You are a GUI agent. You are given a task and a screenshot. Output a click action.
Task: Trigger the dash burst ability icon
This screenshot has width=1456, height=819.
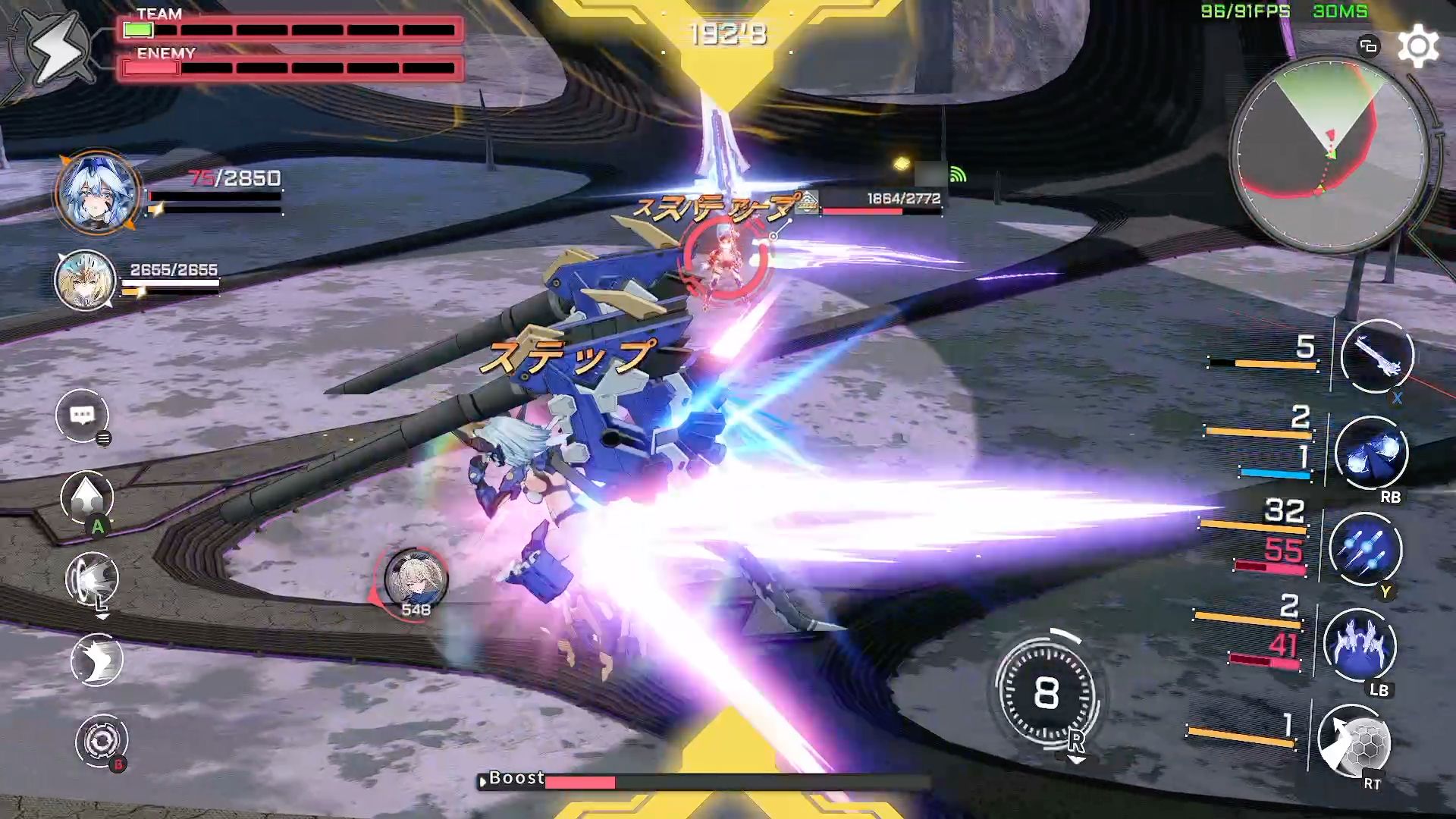(x=93, y=579)
